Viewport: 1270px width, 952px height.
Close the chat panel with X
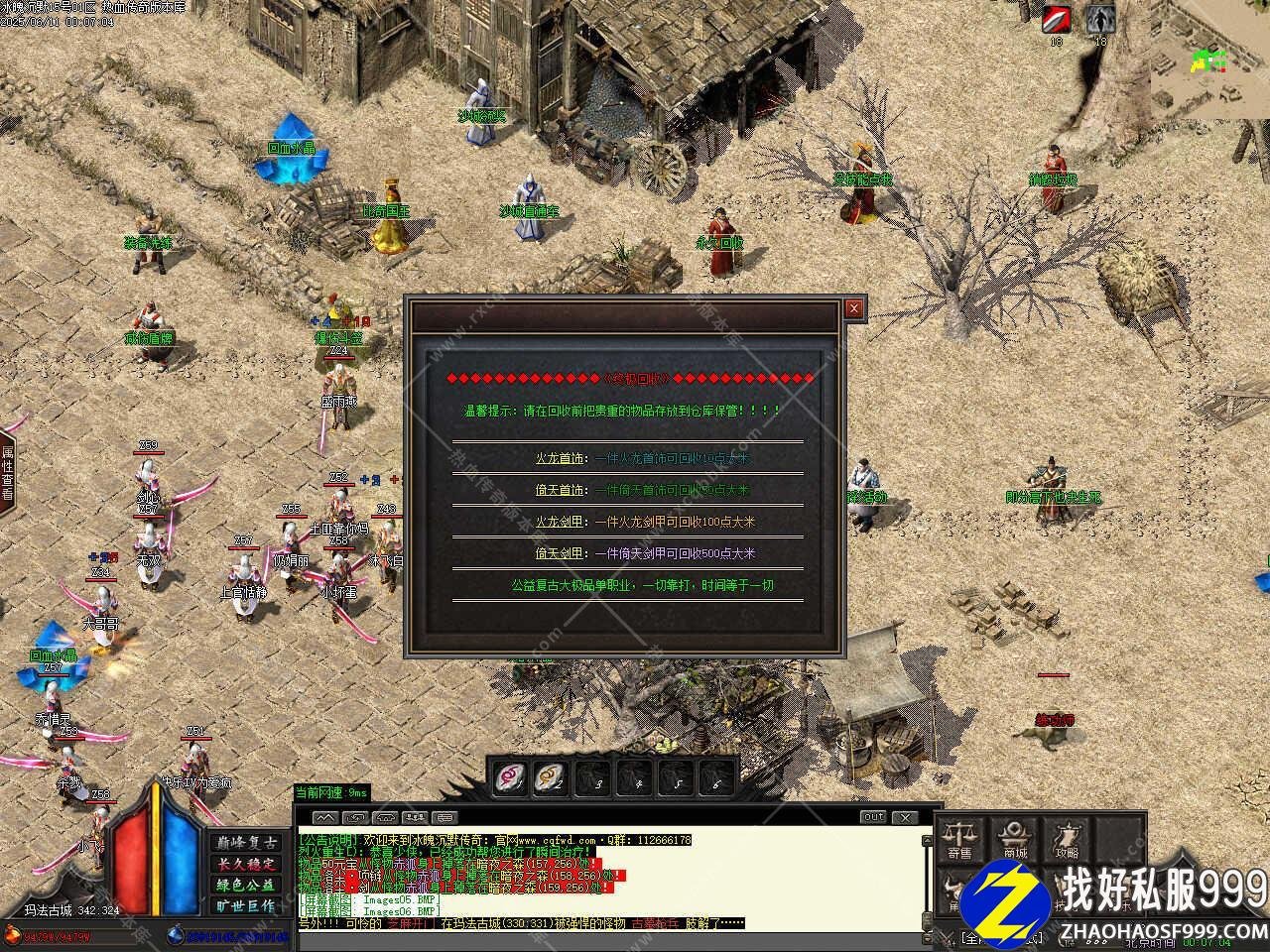point(904,817)
